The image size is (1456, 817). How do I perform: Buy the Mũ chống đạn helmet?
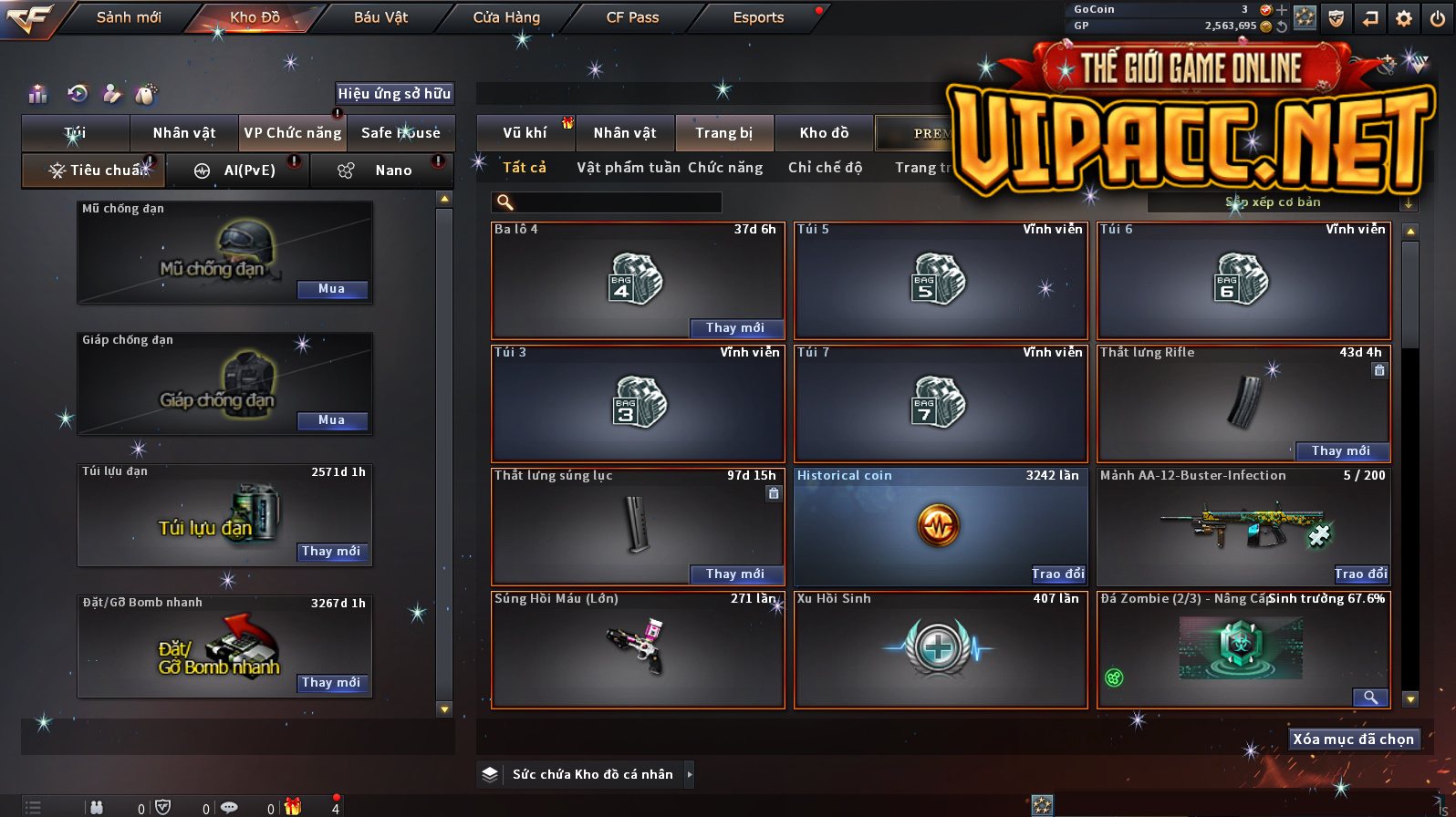tap(332, 289)
